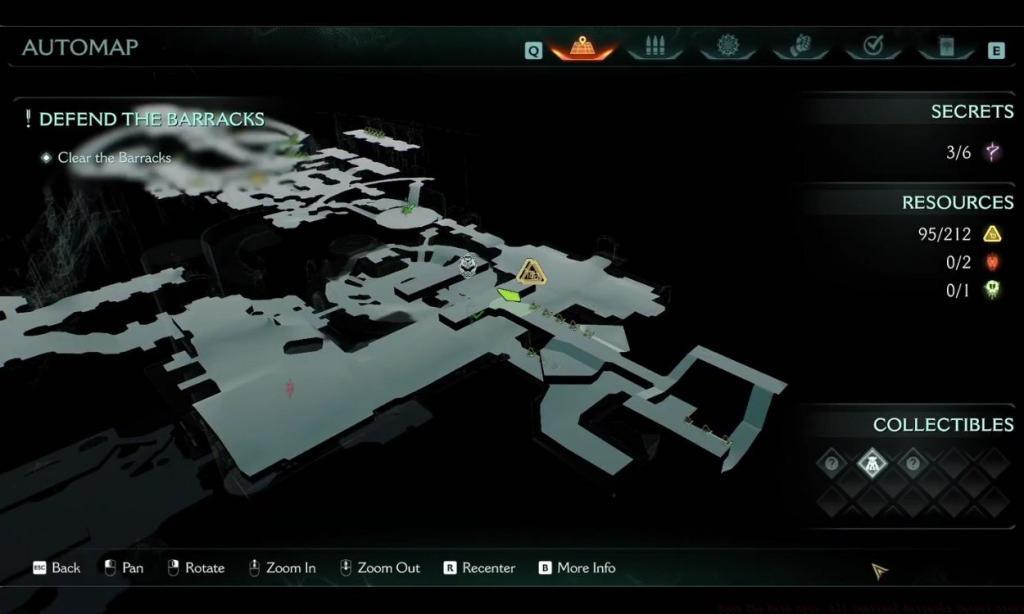The height and width of the screenshot is (614, 1024).
Task: Select the Defend the Barracks objective
Action: click(150, 119)
